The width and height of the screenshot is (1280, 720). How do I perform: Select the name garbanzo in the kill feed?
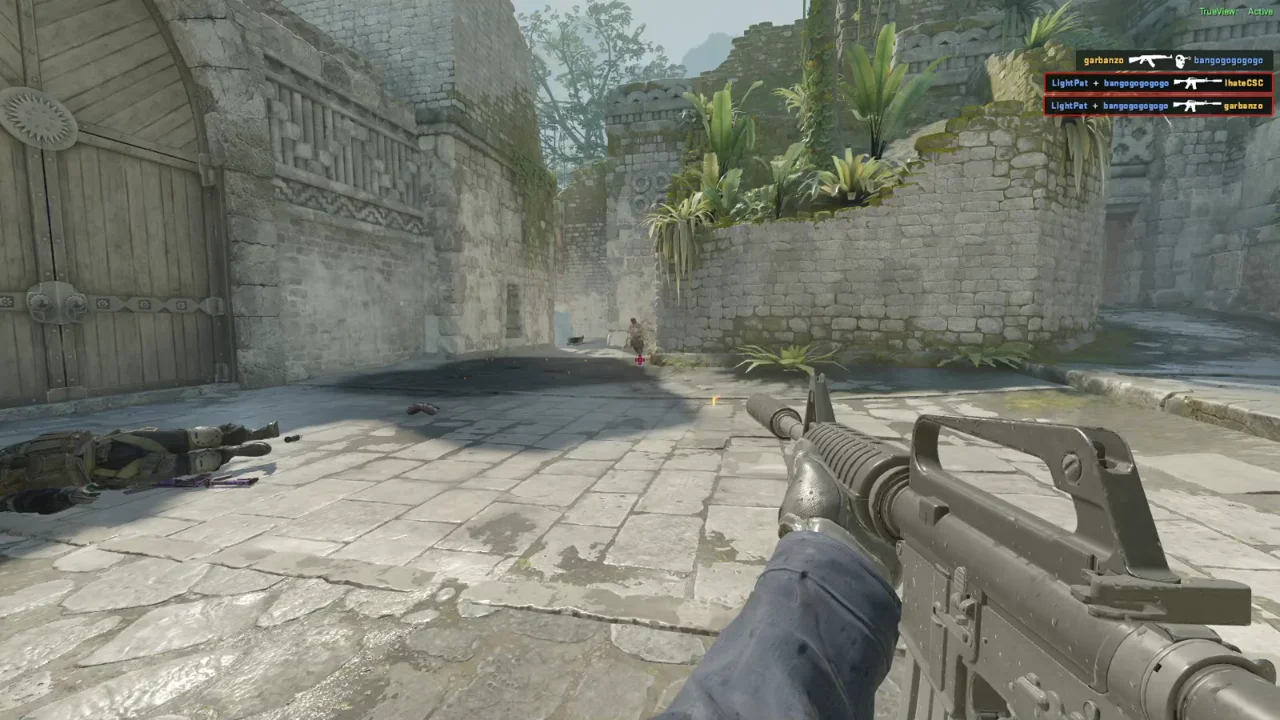pos(1103,60)
